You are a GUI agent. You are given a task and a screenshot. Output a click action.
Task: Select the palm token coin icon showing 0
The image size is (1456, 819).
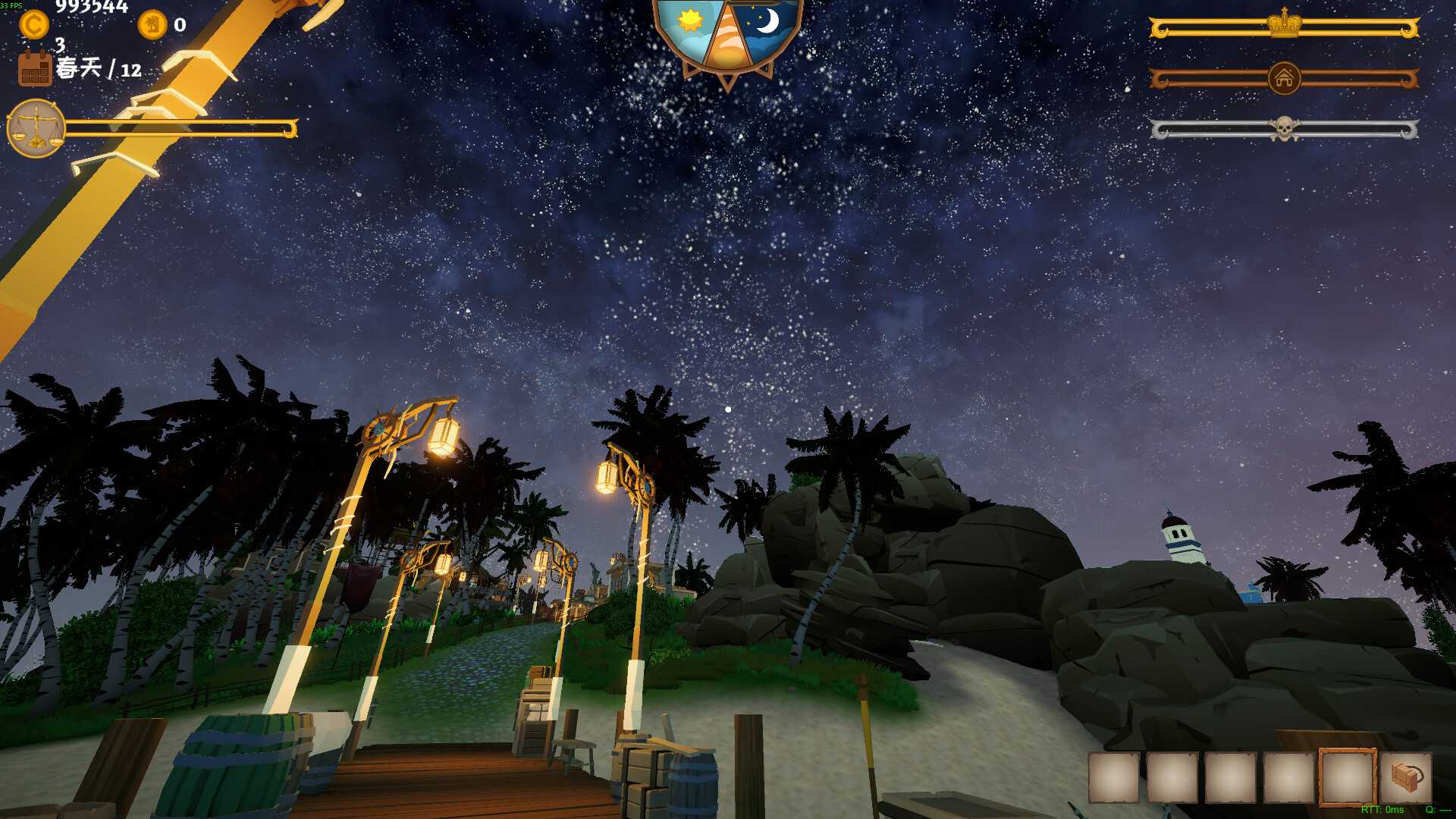[x=152, y=26]
